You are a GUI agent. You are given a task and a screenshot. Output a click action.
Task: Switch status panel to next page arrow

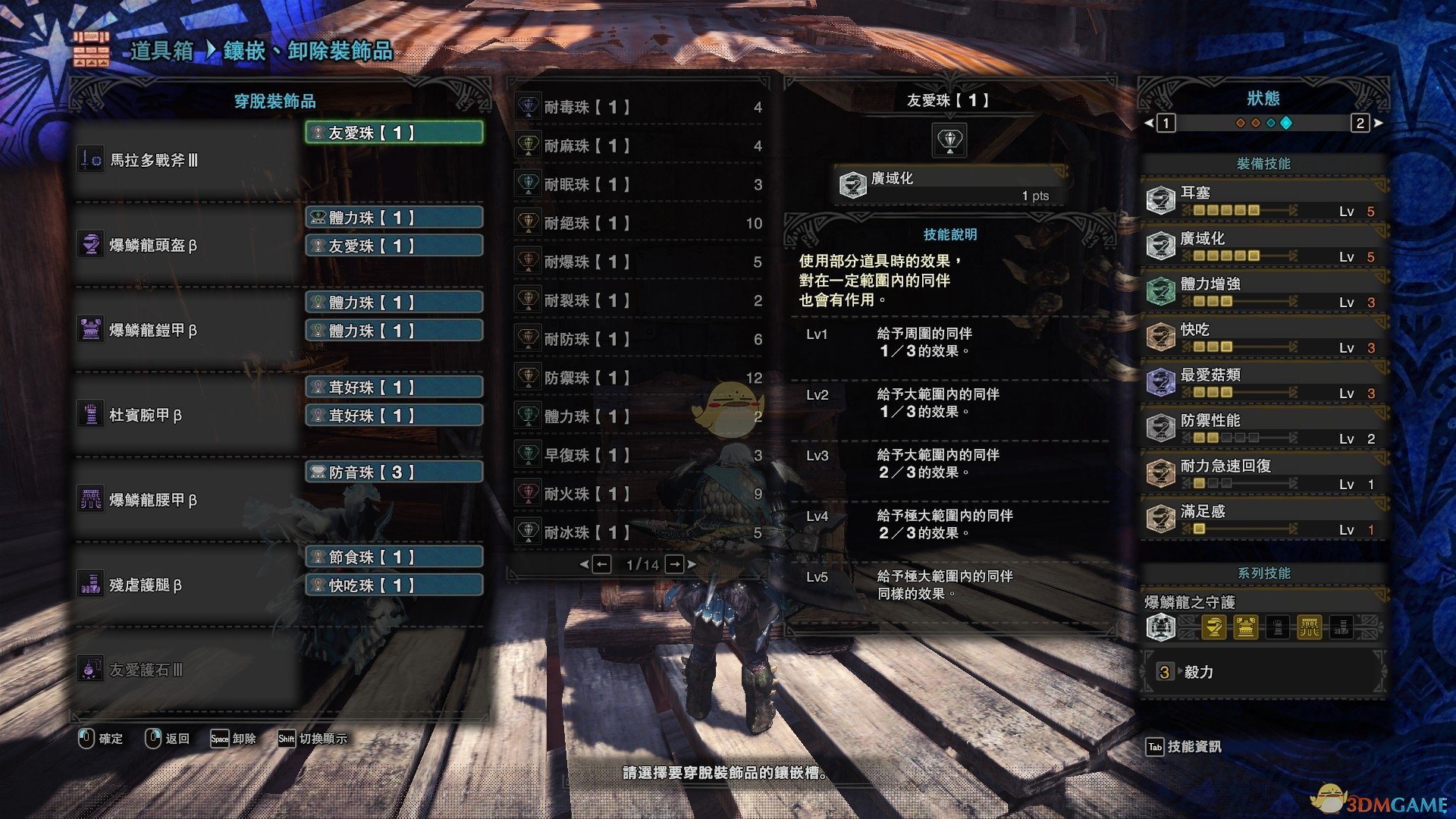coord(1378,123)
